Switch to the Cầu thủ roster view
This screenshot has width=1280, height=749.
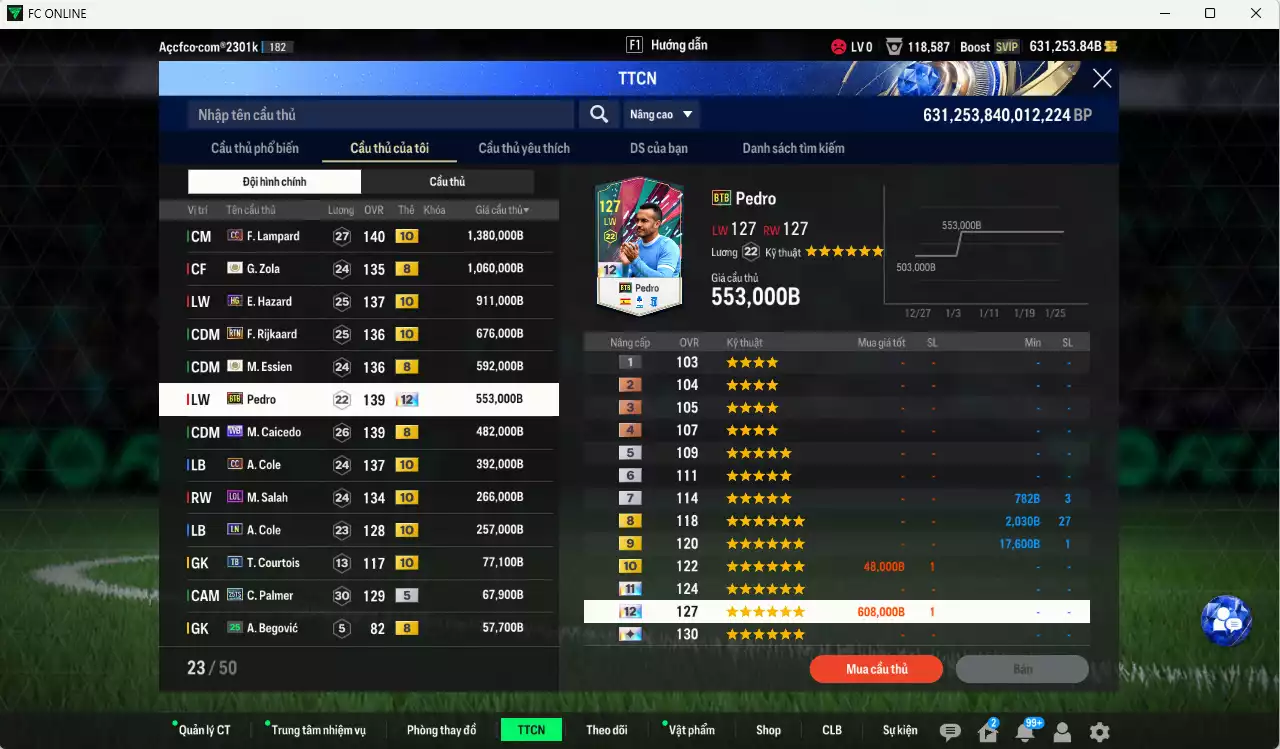coord(447,181)
